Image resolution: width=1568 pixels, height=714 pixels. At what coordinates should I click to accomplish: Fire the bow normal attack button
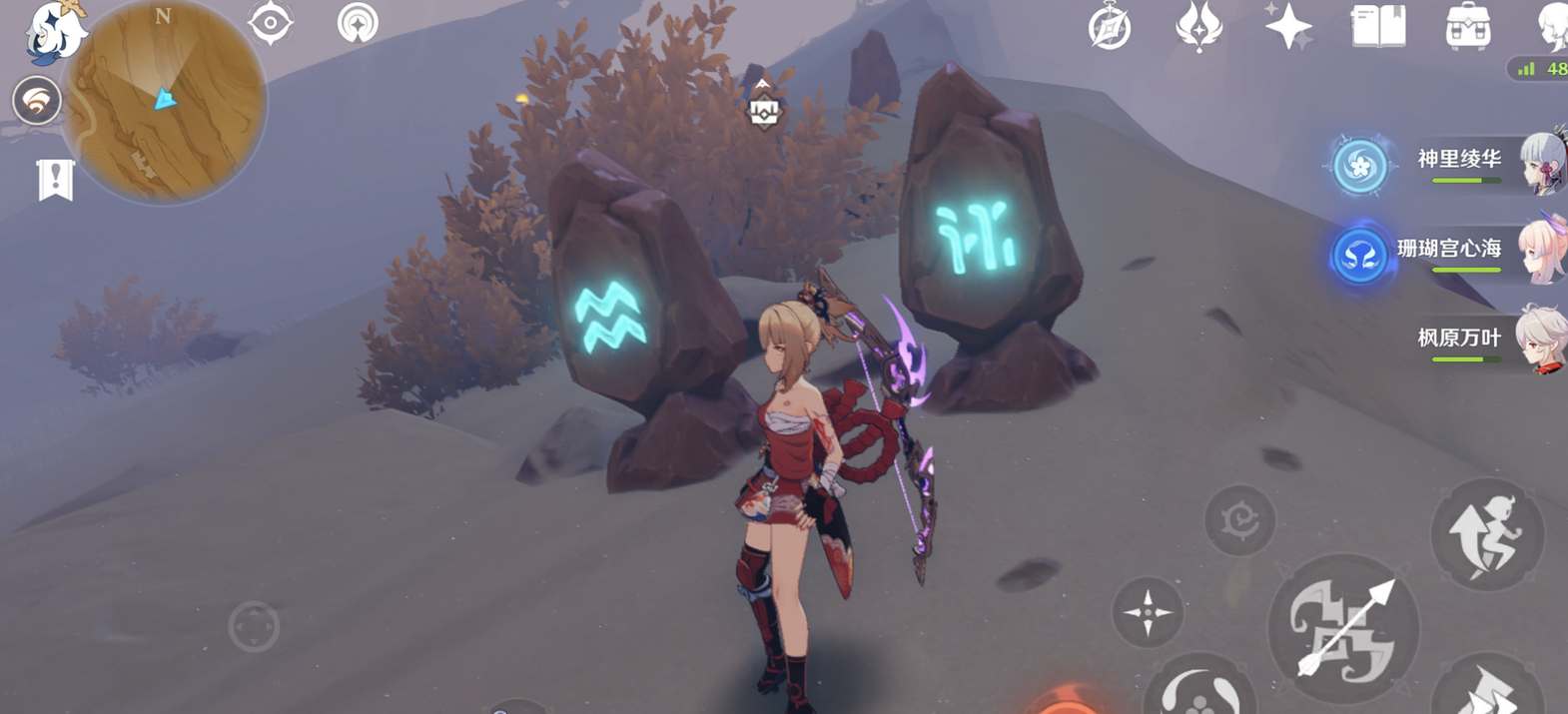point(1342,629)
